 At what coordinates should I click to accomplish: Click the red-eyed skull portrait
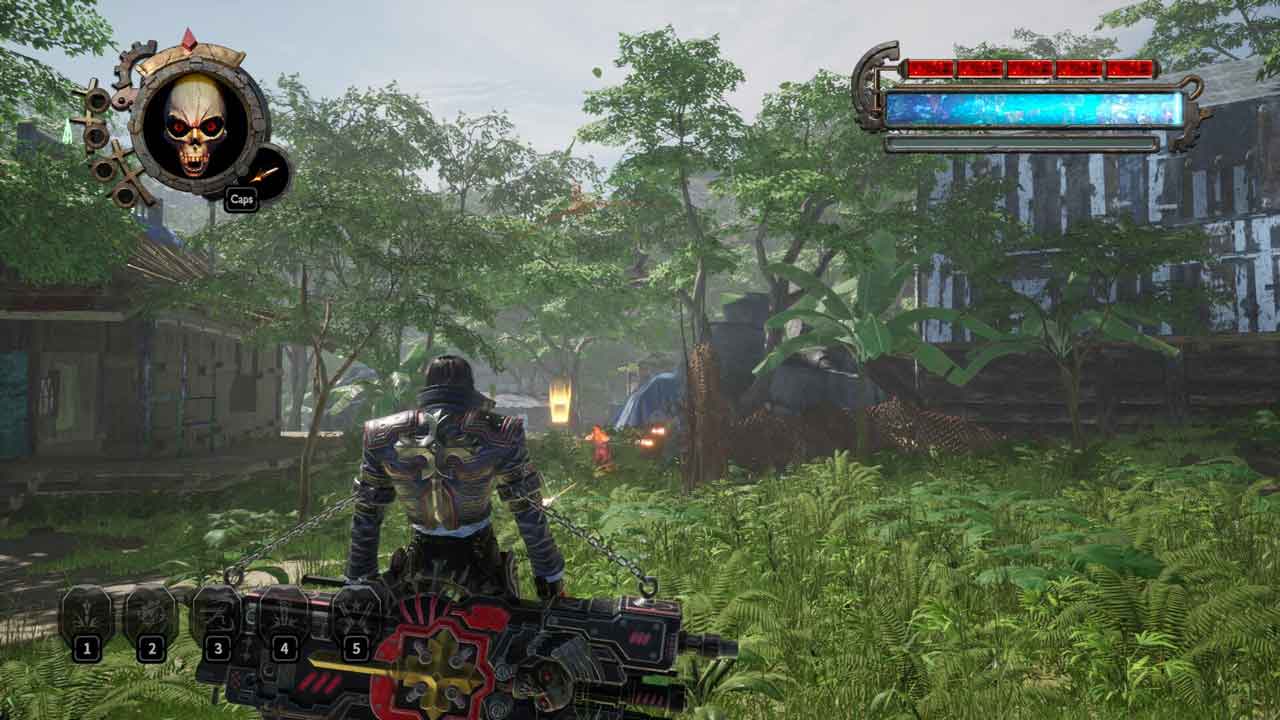(196, 126)
